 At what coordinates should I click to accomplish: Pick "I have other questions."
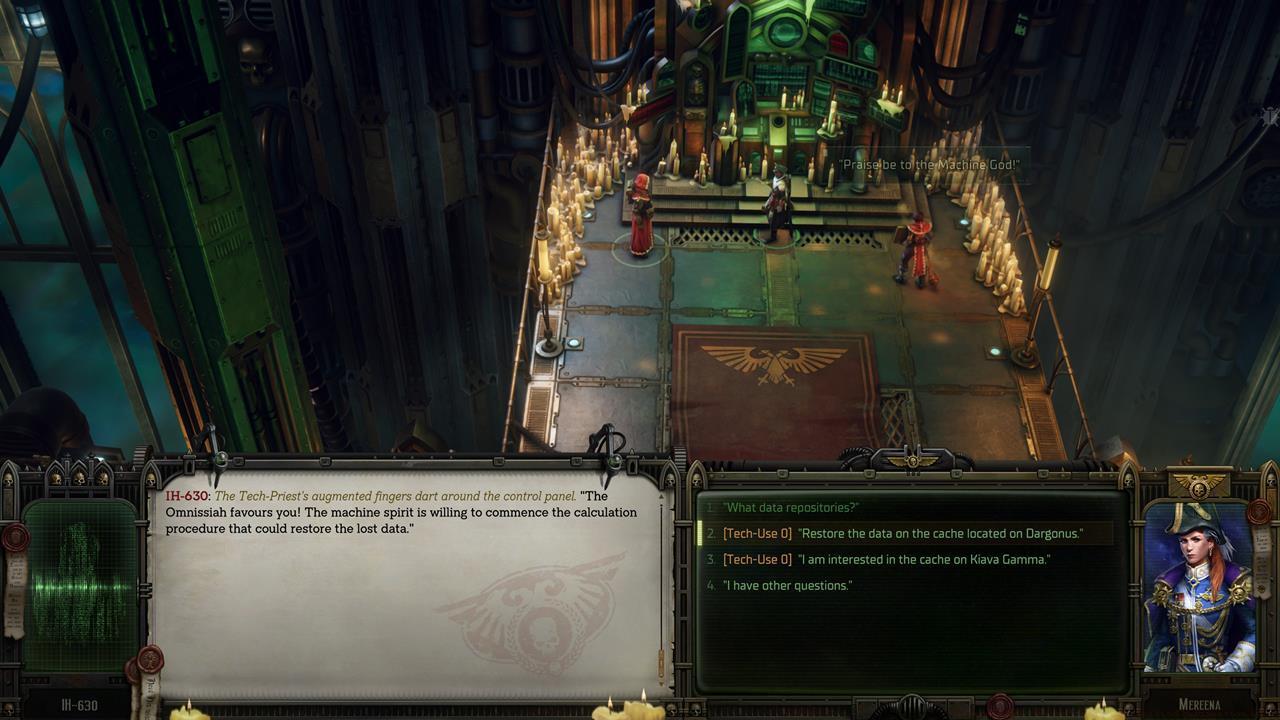pyautogui.click(x=787, y=586)
